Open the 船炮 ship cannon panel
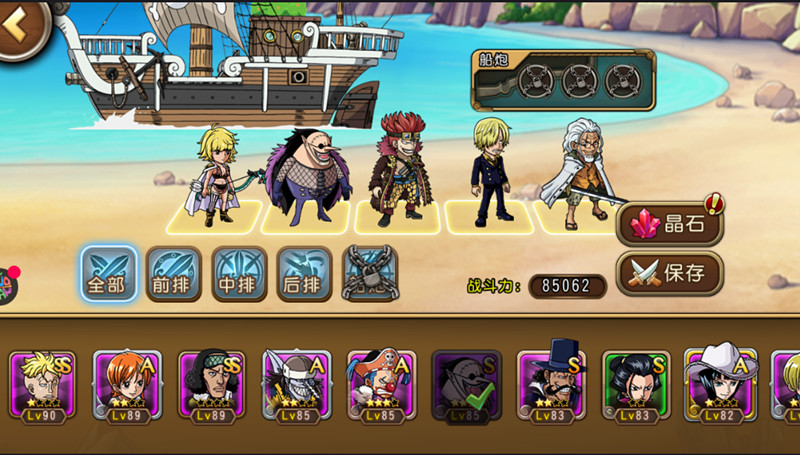This screenshot has width=800, height=455. click(x=563, y=80)
